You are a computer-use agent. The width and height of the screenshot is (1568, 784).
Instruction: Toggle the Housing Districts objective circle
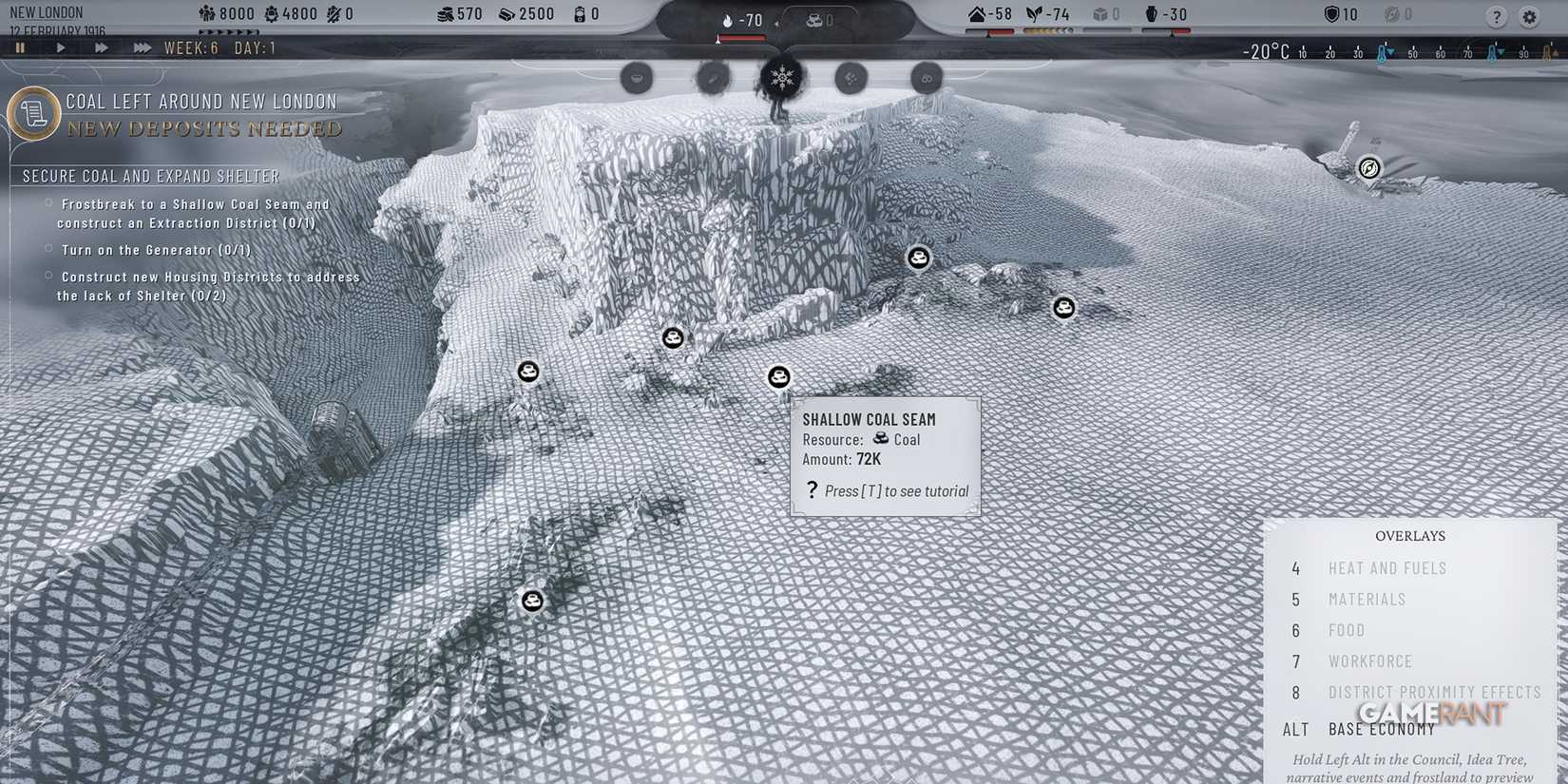coord(48,276)
